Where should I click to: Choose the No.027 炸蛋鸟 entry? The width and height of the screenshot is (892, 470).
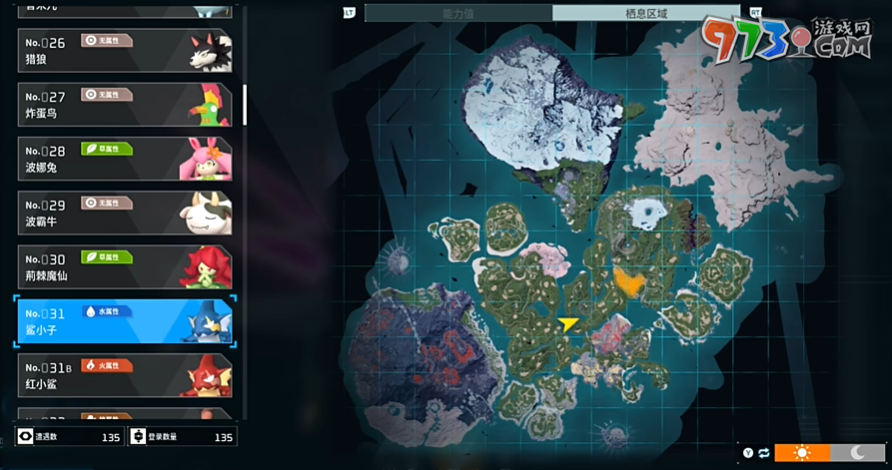coord(125,104)
